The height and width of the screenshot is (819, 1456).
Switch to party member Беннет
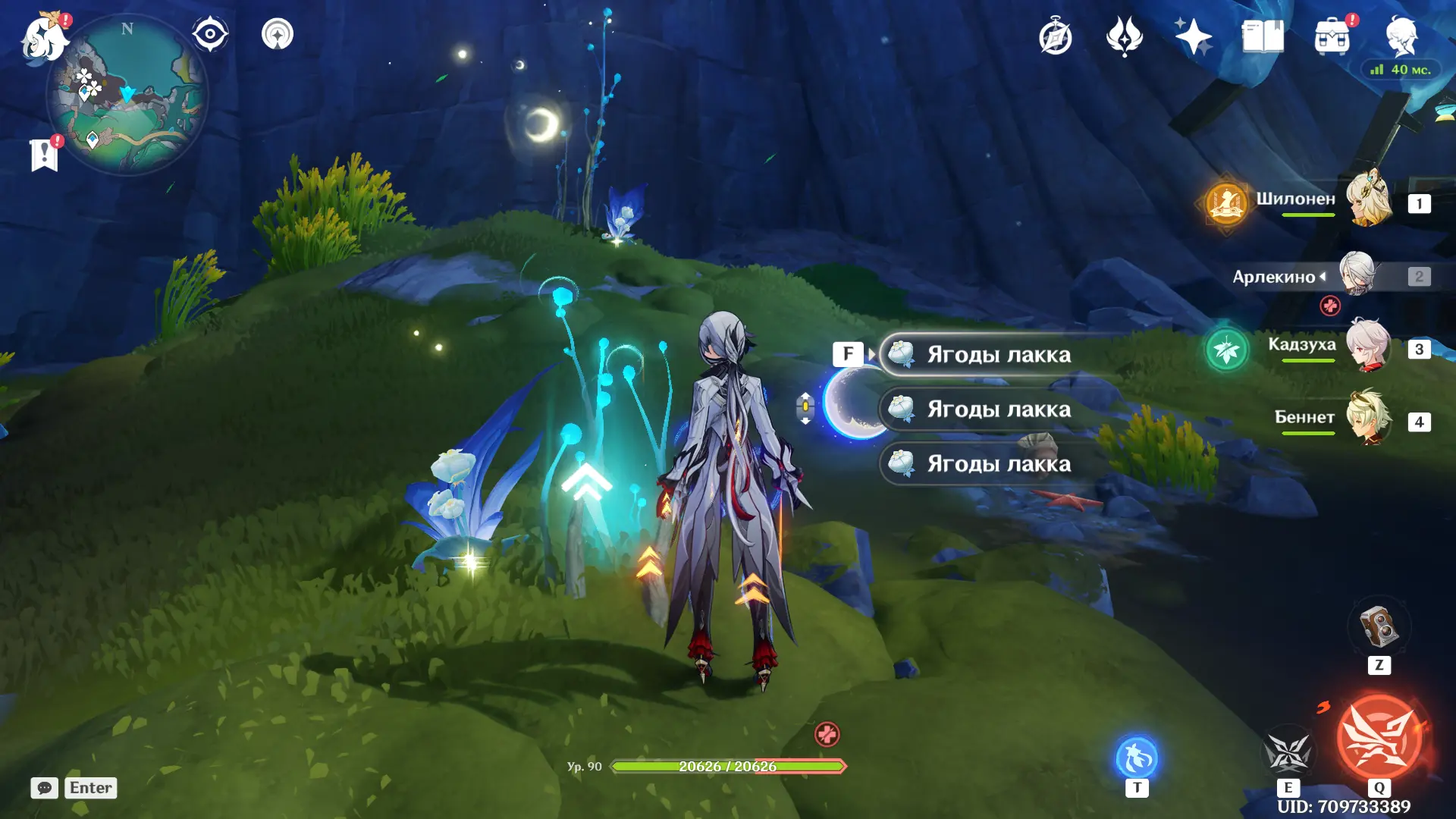pyautogui.click(x=1368, y=419)
